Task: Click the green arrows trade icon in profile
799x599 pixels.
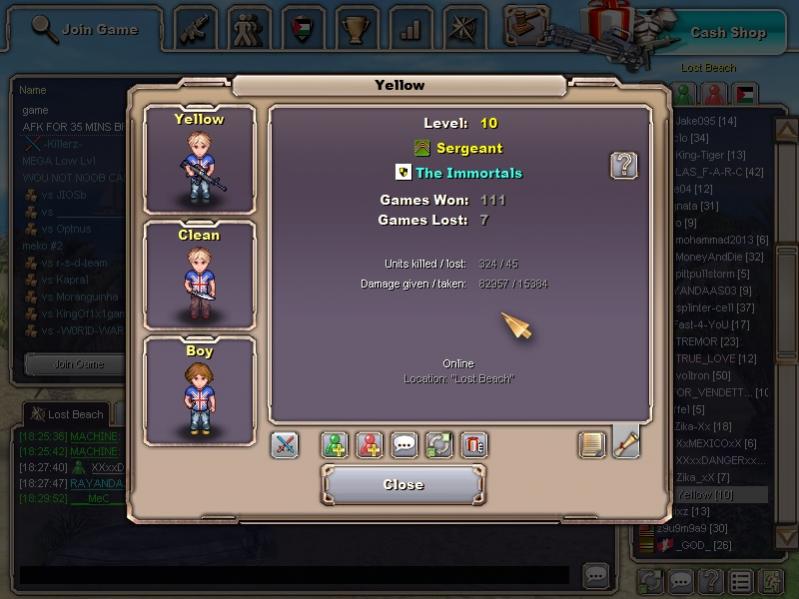Action: click(x=440, y=445)
